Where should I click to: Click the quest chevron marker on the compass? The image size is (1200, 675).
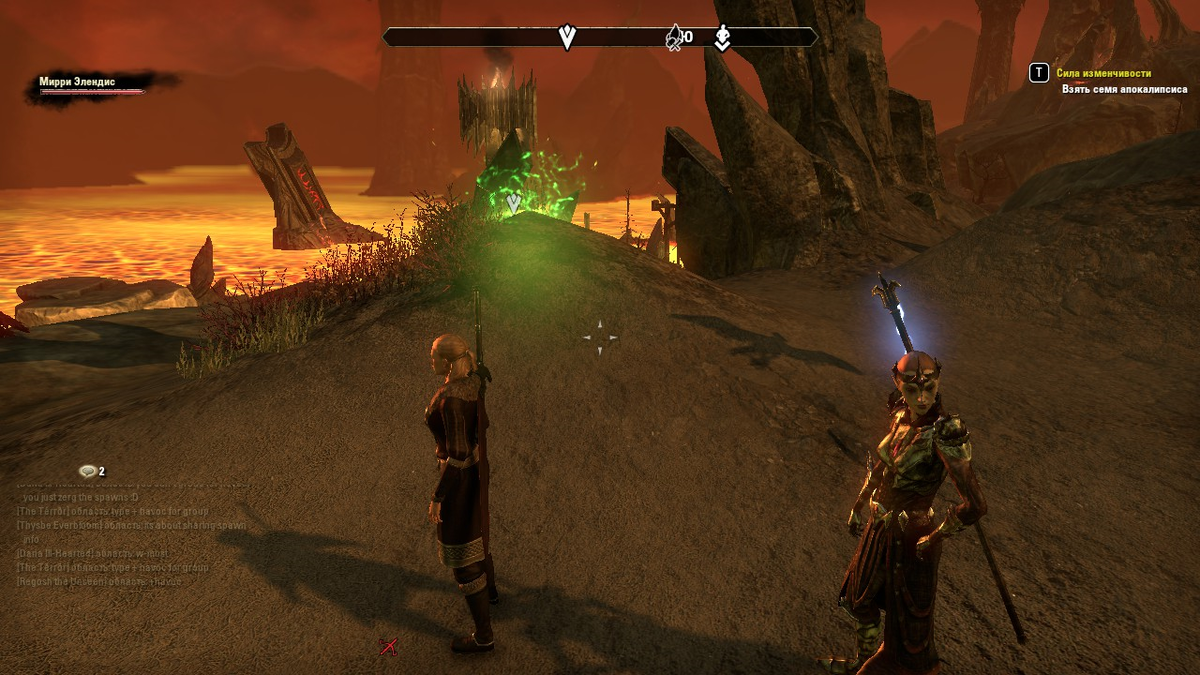(x=567, y=38)
